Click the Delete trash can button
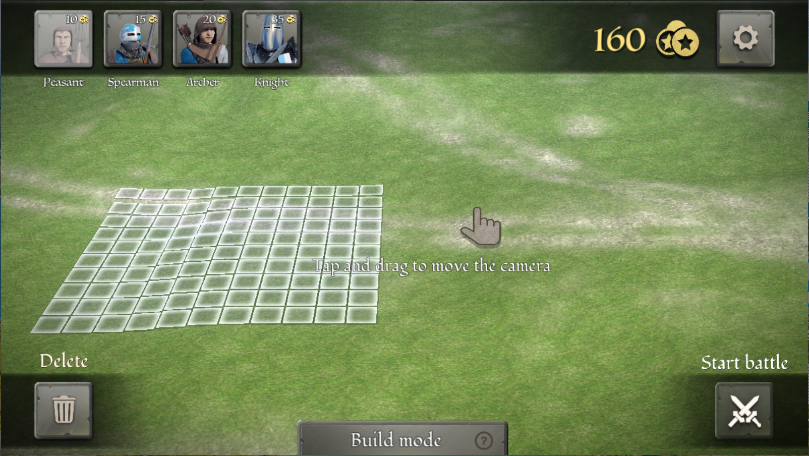Viewport: 809px width, 456px height. (x=63, y=410)
